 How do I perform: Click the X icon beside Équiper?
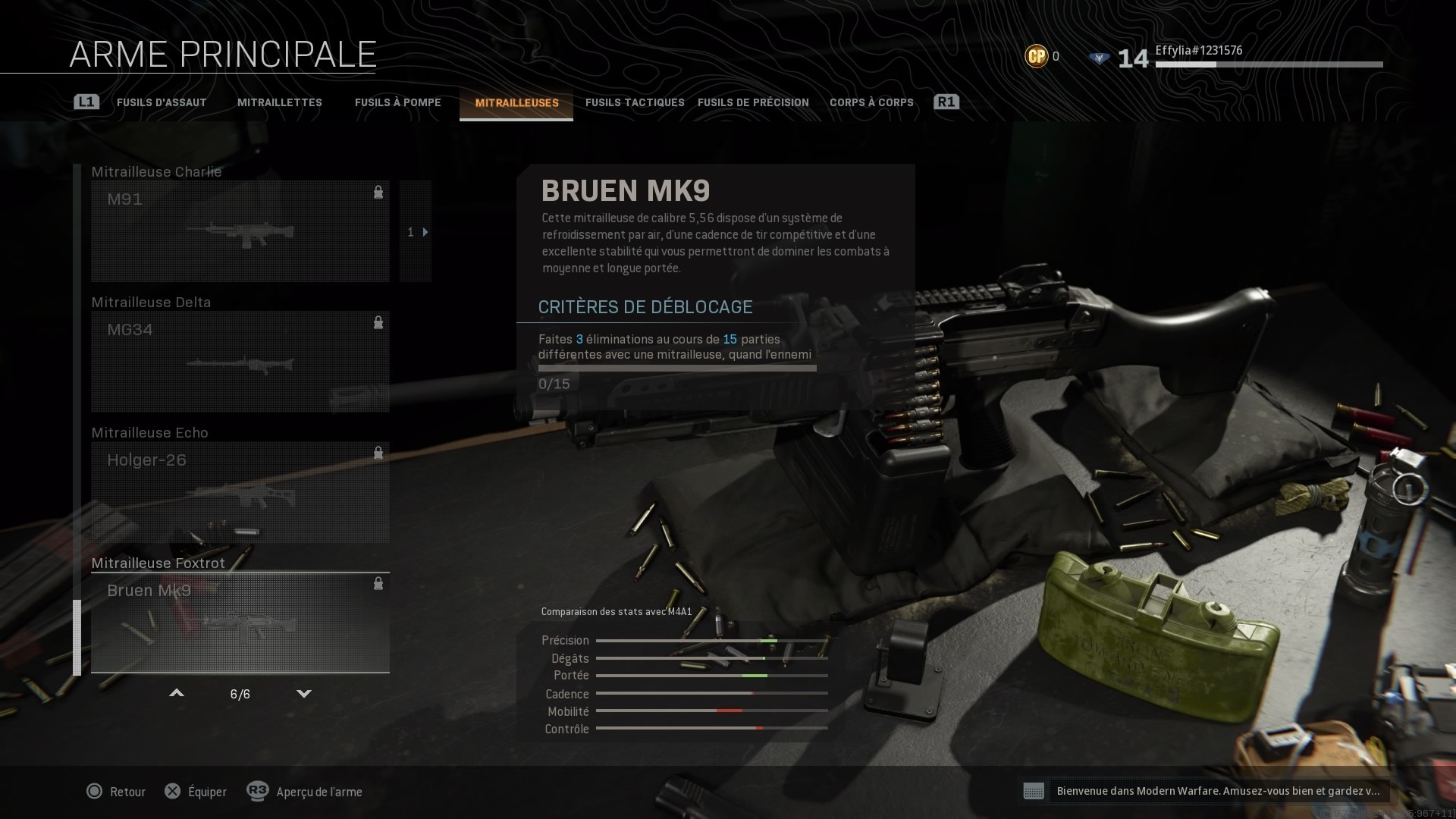(x=173, y=791)
